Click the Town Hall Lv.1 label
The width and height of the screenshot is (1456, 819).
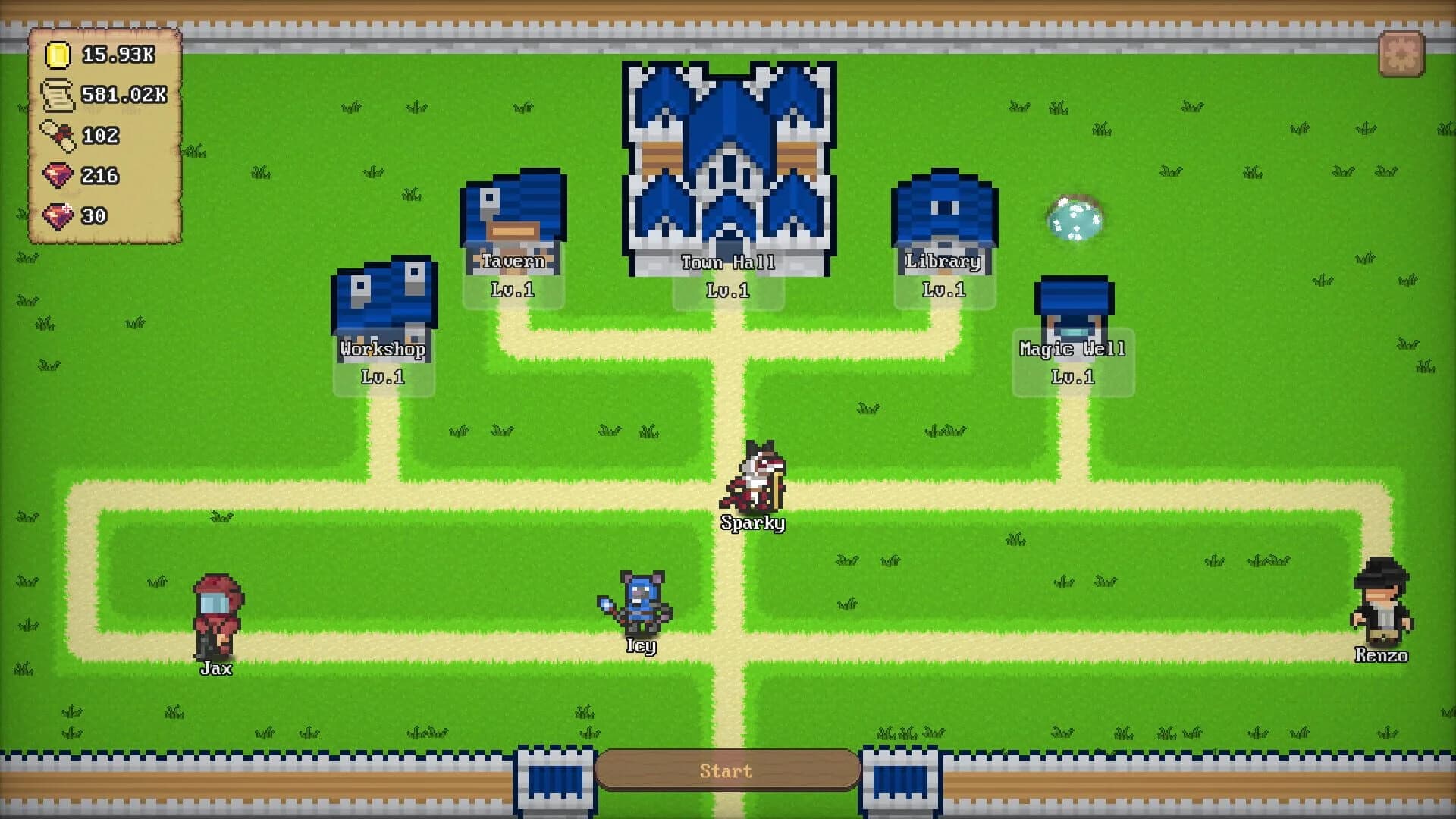730,262
